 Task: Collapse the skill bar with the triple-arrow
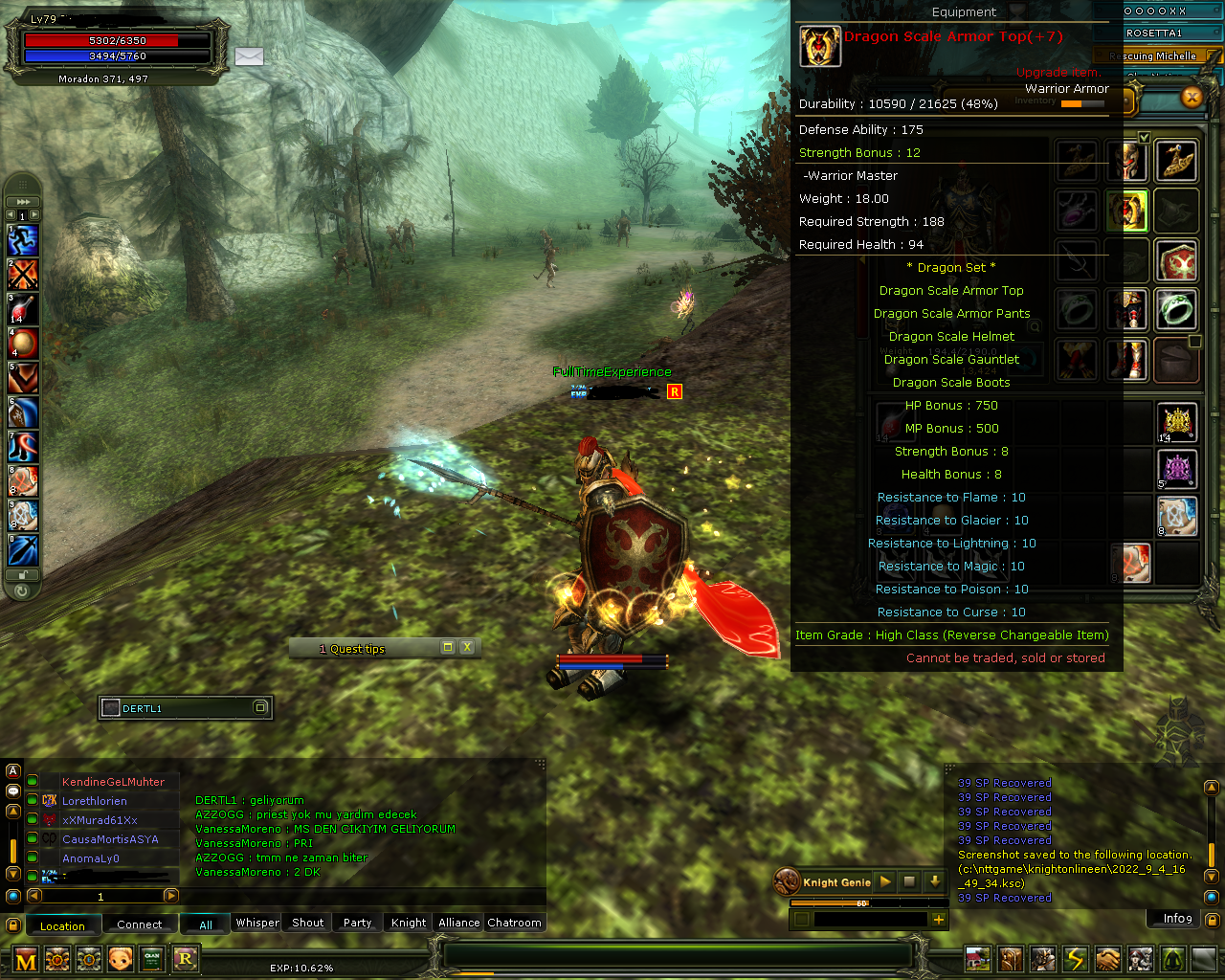[22, 202]
